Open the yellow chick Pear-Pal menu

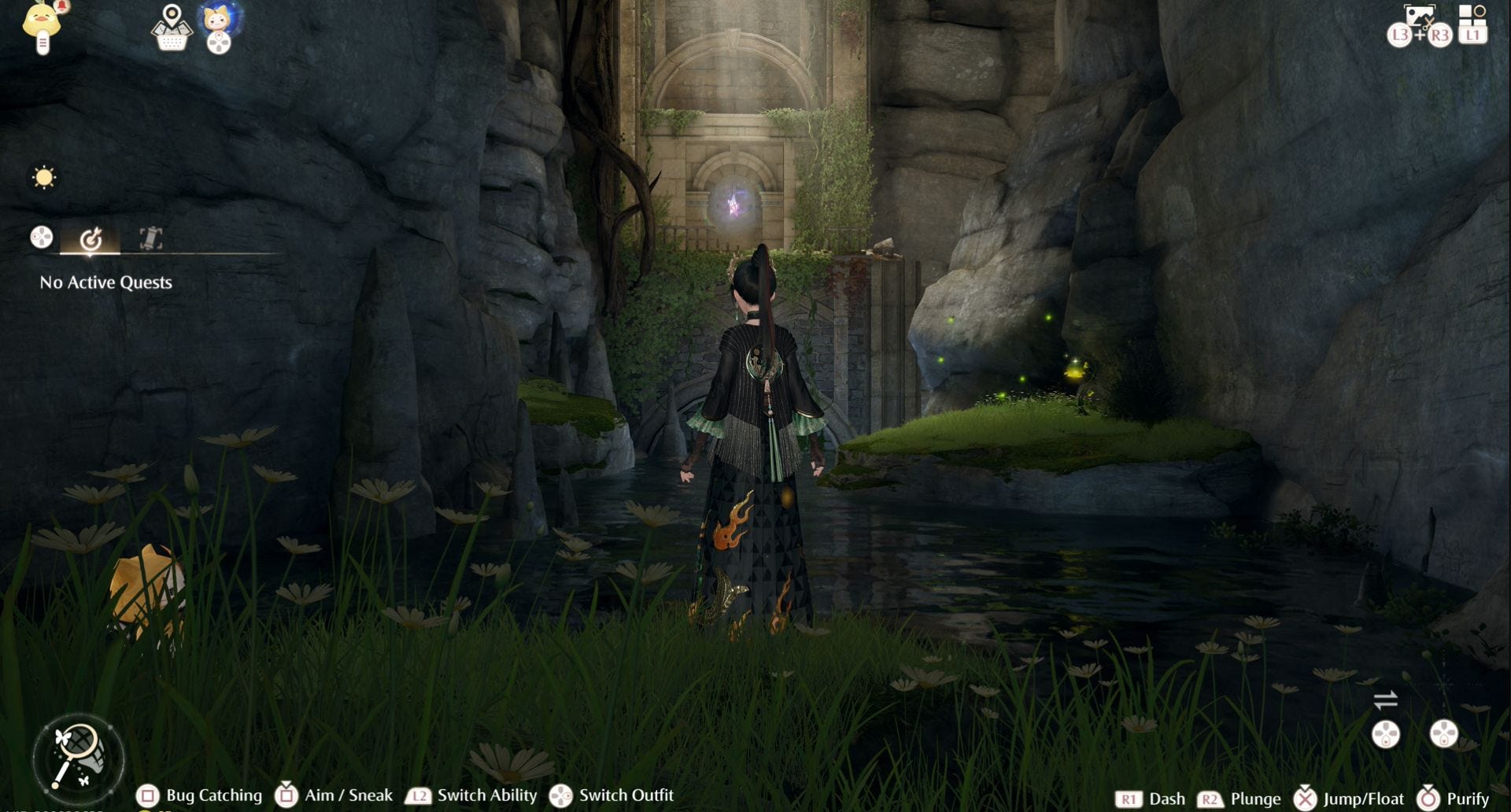pos(42,25)
